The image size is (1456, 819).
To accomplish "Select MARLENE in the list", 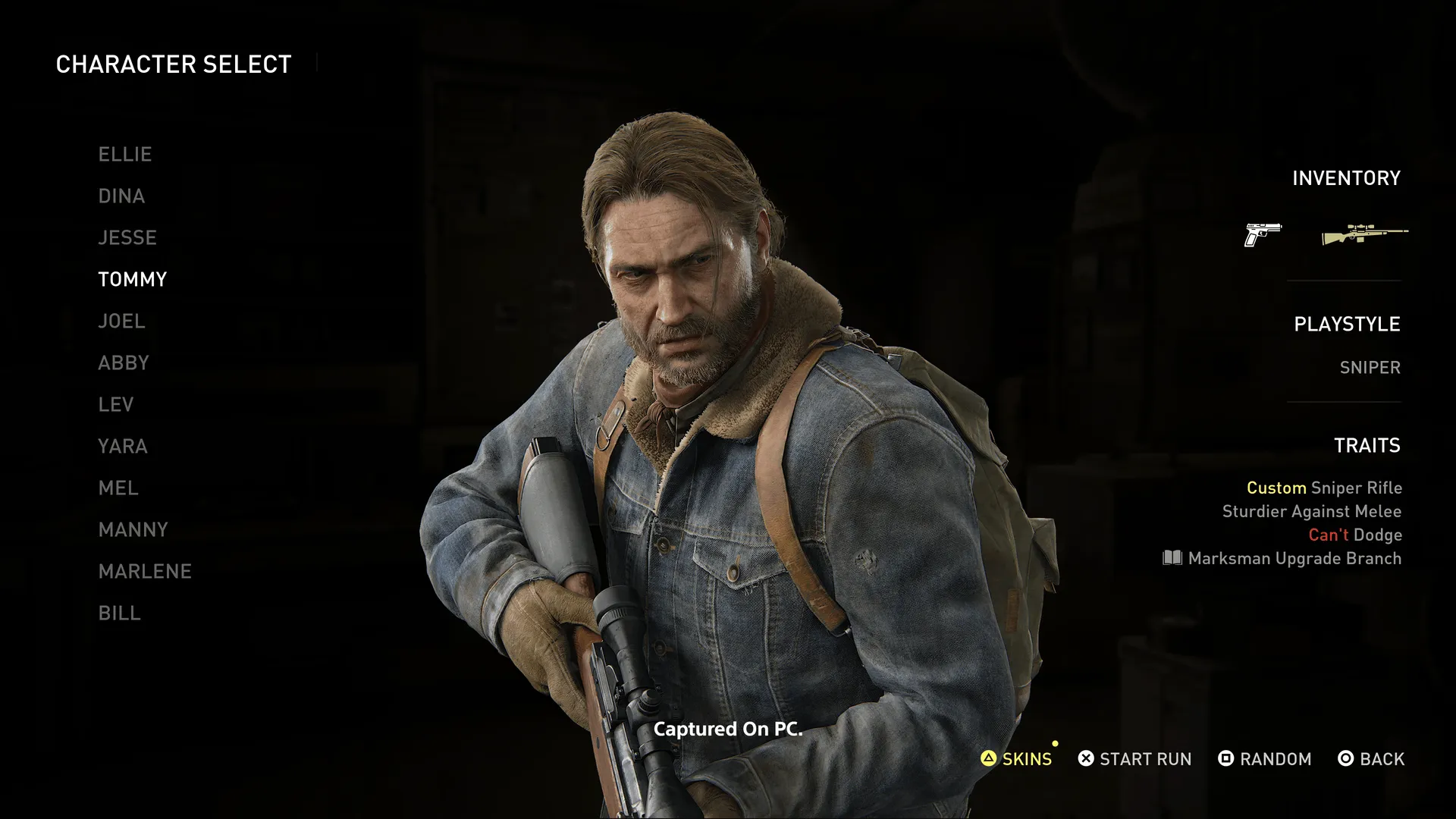I will pyautogui.click(x=145, y=571).
